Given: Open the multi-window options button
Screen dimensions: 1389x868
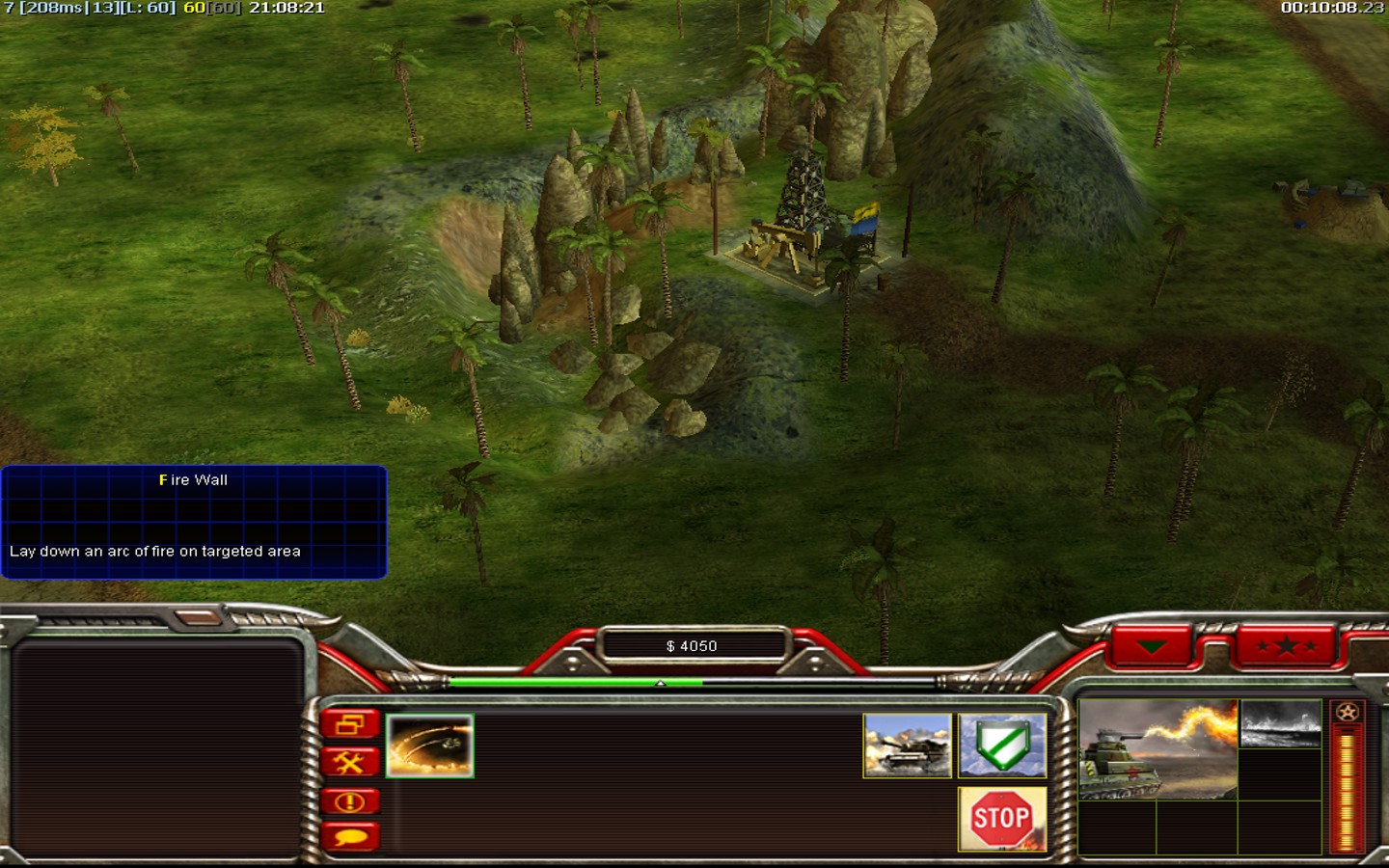Looking at the screenshot, I should 349,725.
